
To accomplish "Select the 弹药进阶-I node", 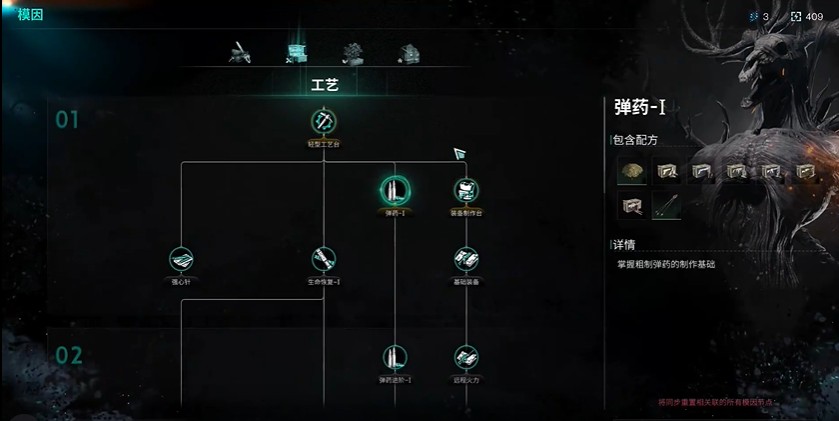I will coord(394,357).
